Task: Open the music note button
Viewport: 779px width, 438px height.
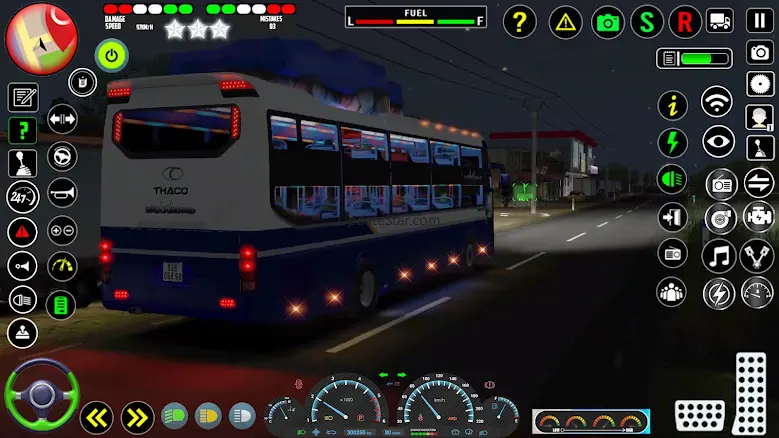Action: coord(717,255)
